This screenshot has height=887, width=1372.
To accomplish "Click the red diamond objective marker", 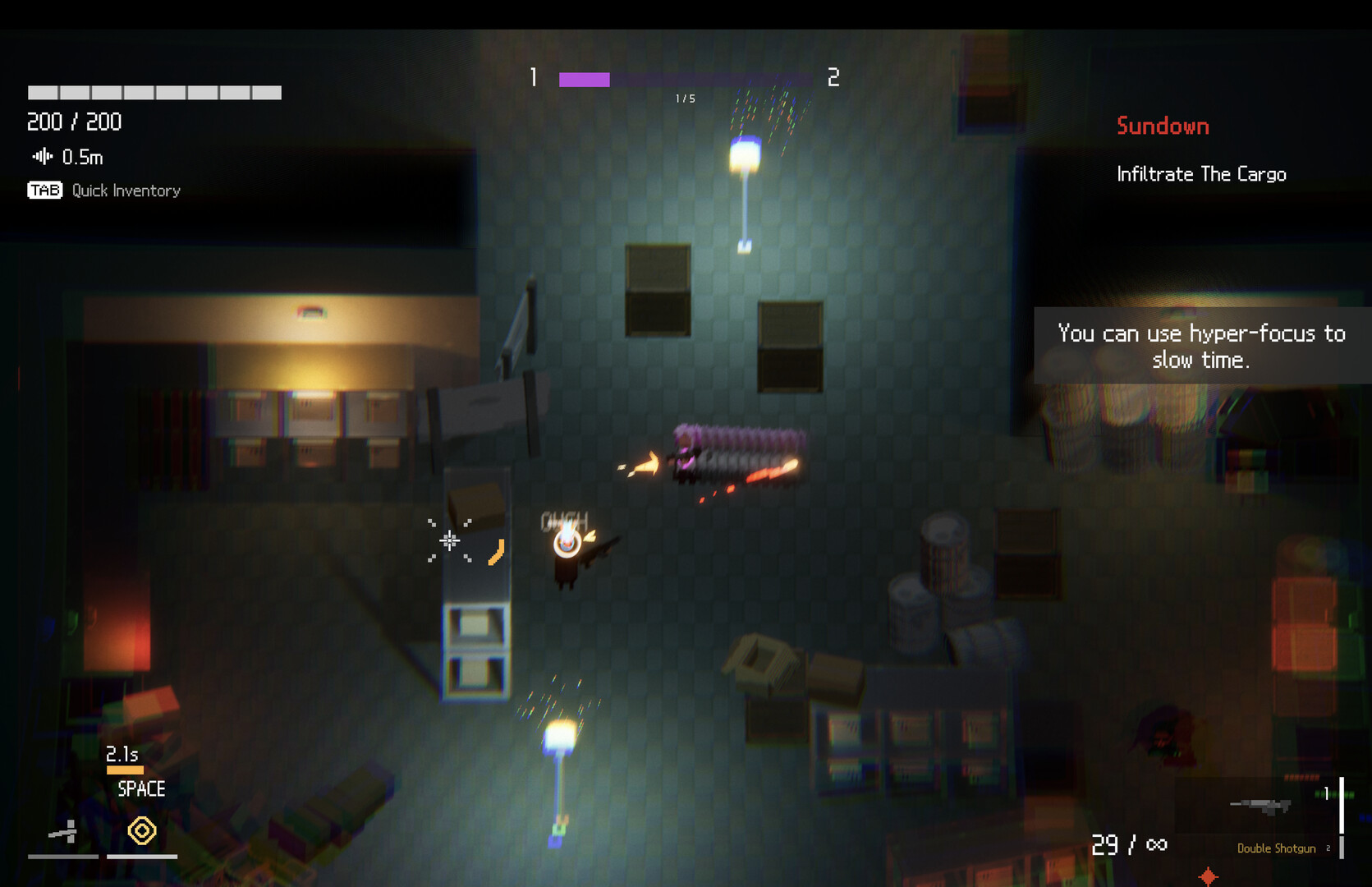I will 1208,877.
